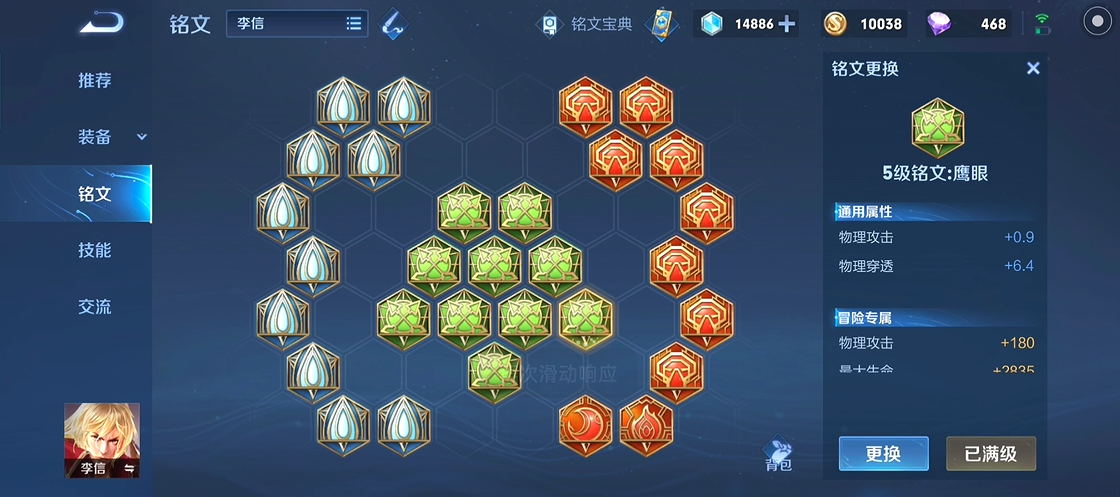1120x497 pixels.
Task: Select the red flame rune
Action: tap(645, 423)
